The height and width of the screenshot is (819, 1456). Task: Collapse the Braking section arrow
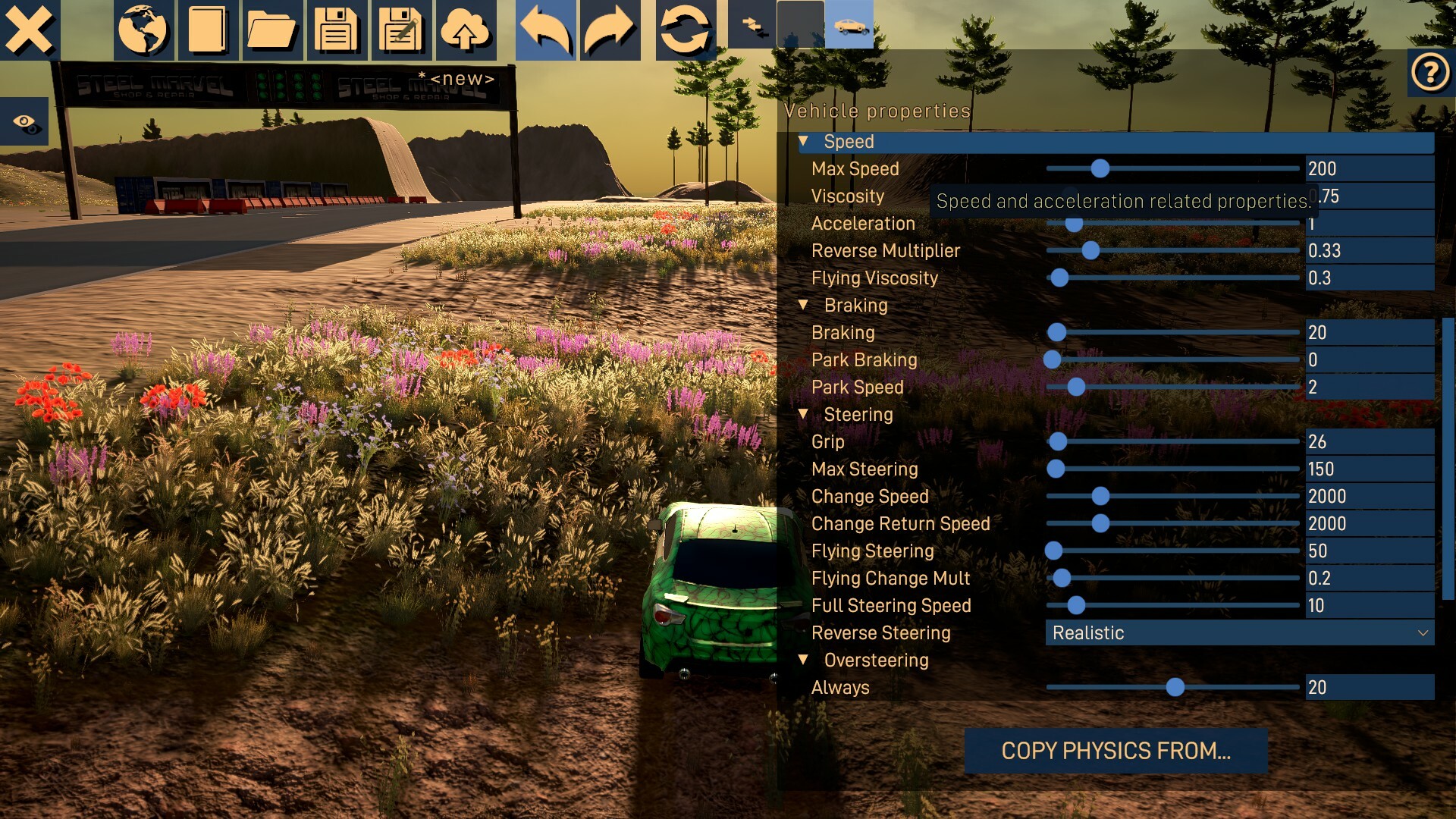(x=803, y=305)
